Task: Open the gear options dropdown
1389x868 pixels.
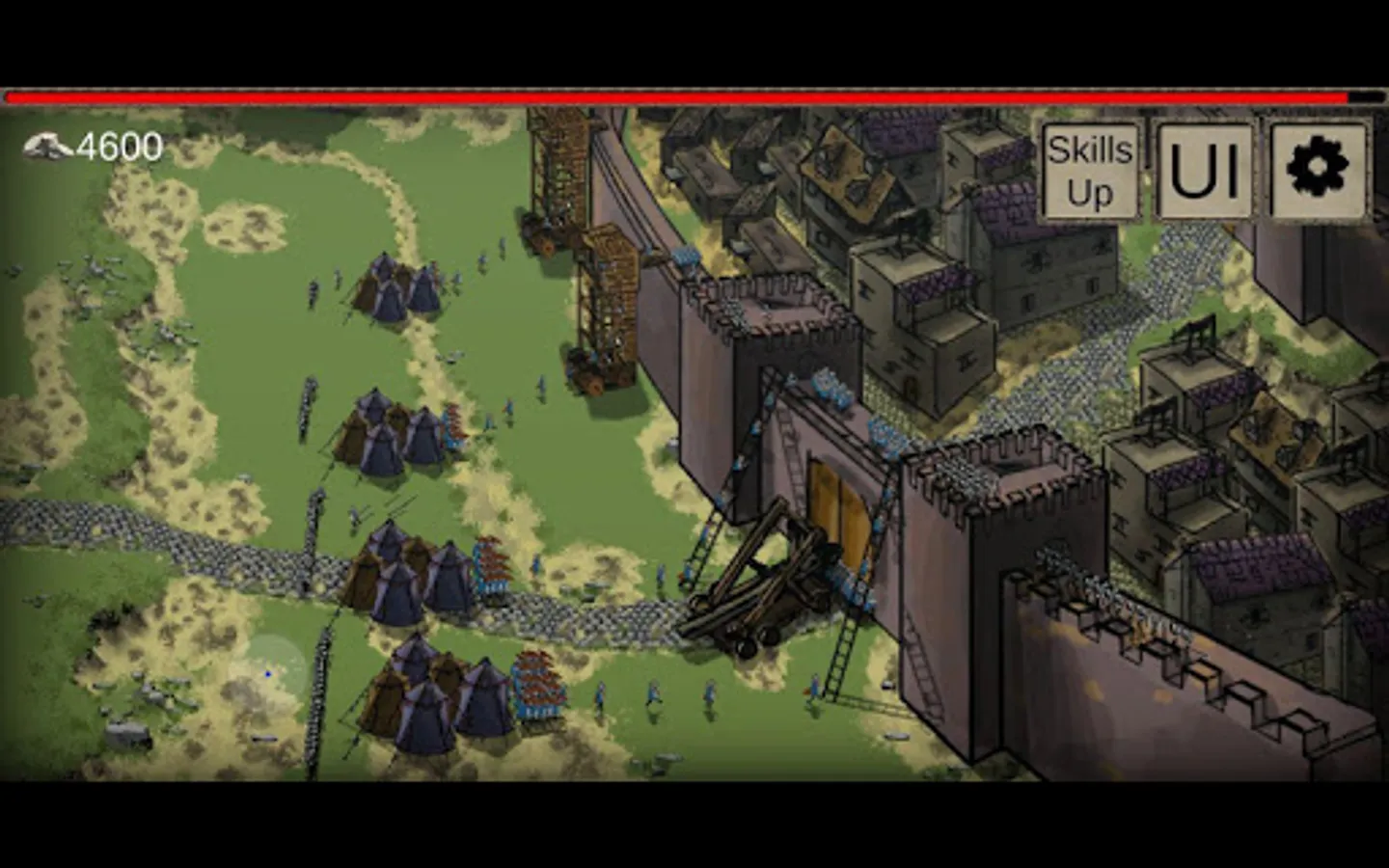Action: click(1318, 172)
